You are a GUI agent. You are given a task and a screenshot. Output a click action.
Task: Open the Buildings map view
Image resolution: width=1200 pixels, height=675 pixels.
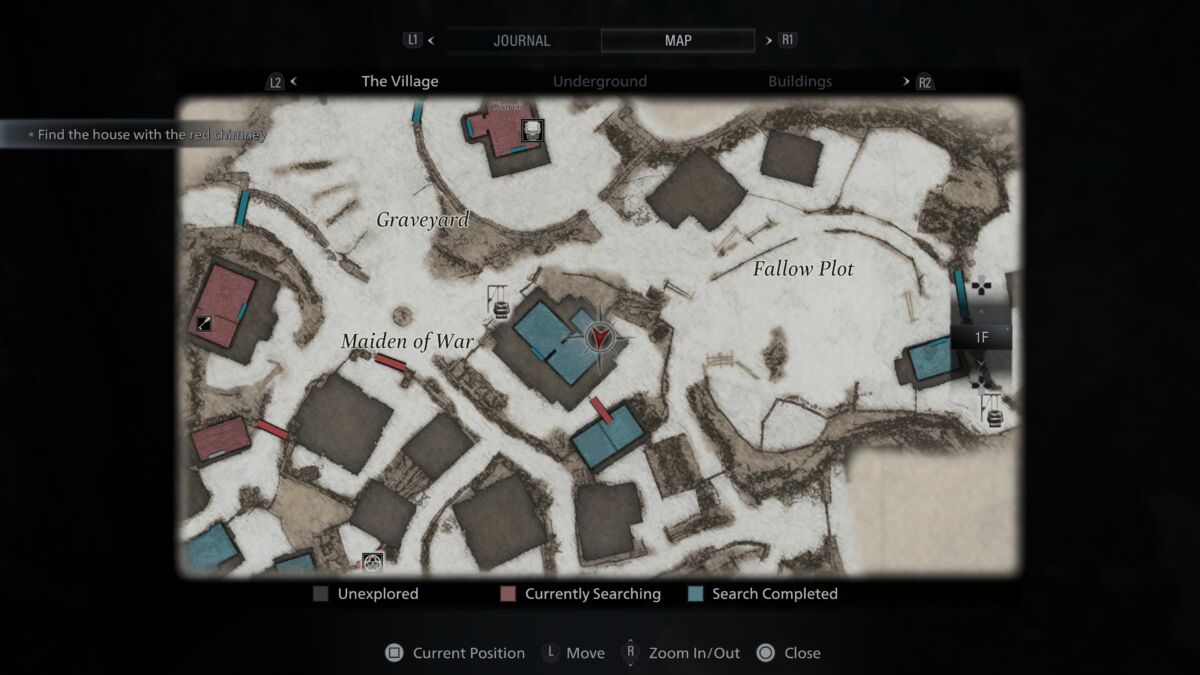click(x=799, y=82)
